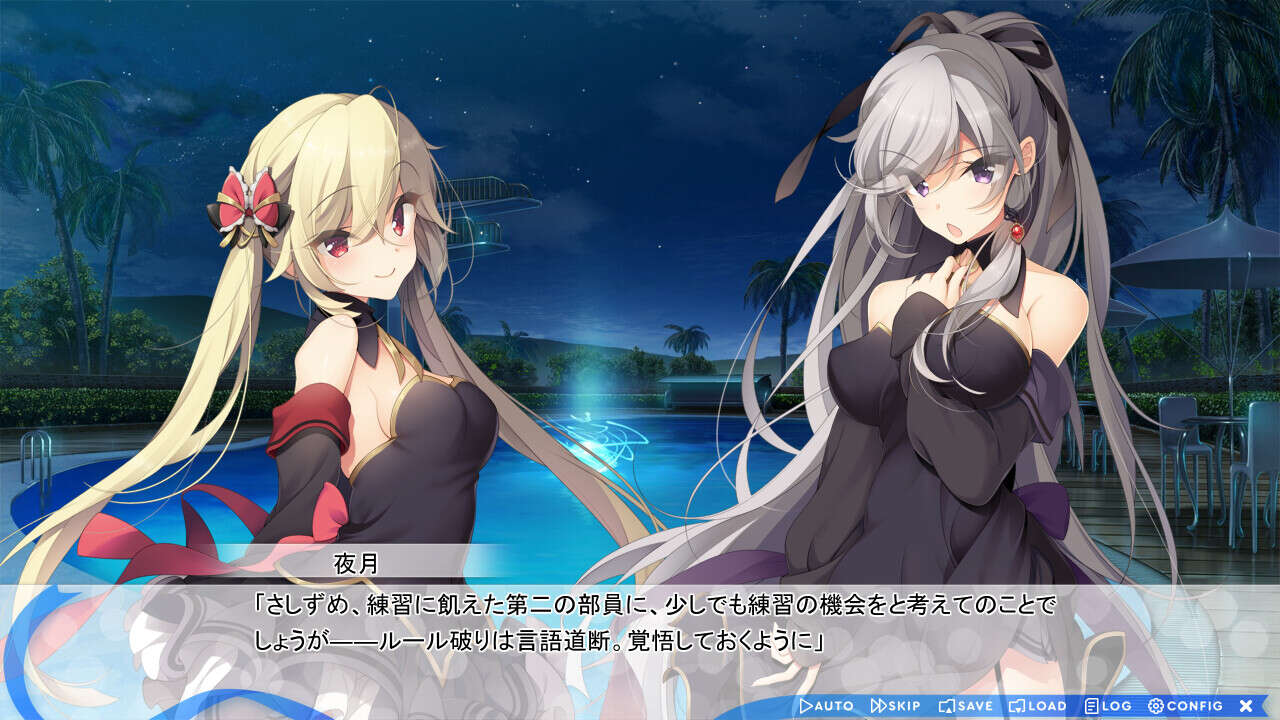This screenshot has height=720, width=1280.
Task: Click the LOAD screen icon
Action: [x=1018, y=705]
